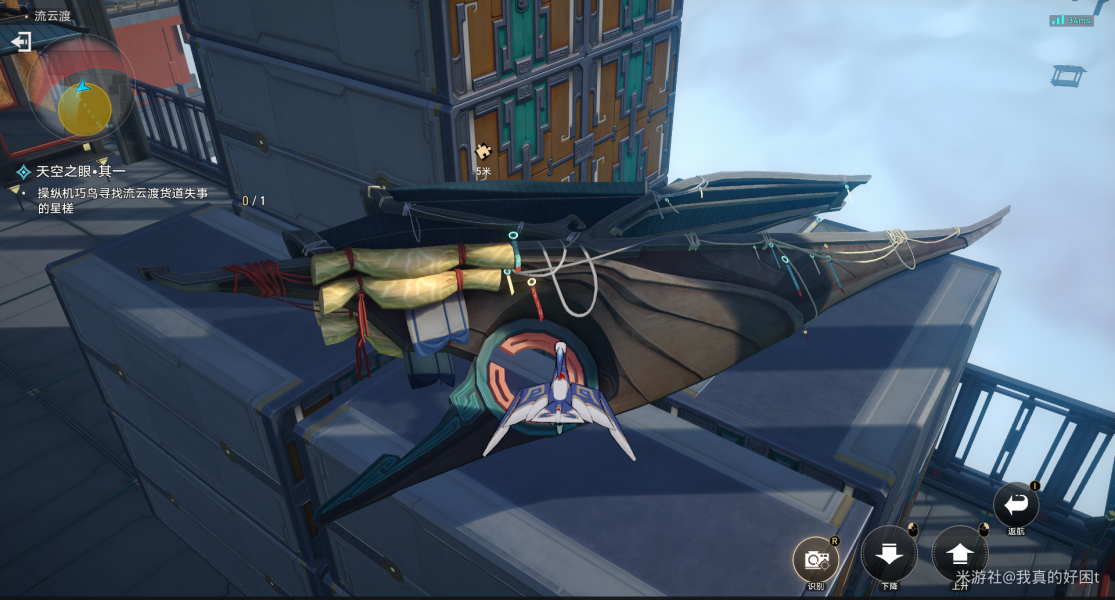Select the 天空之眼•其一 quest tracker

coord(81,172)
